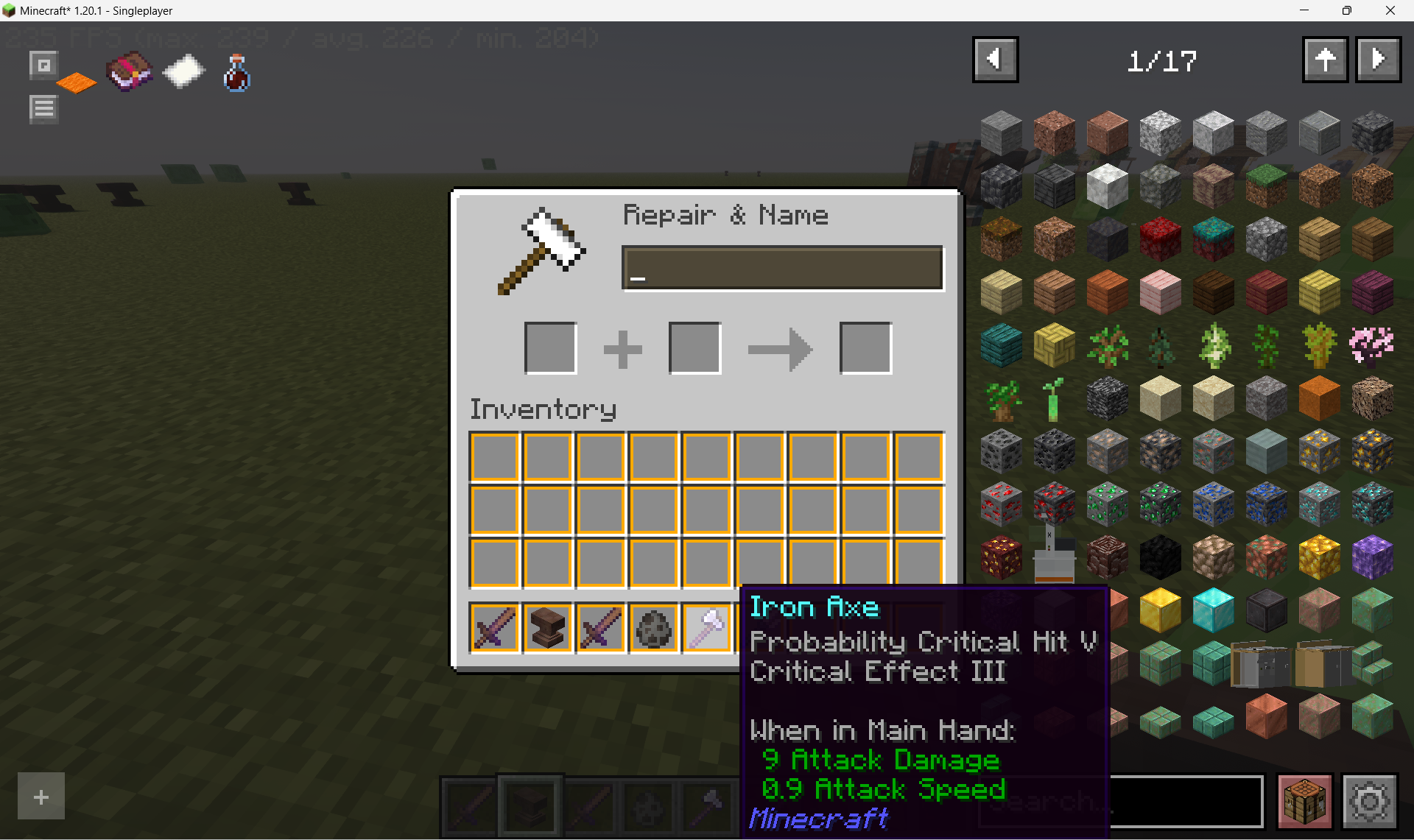Click the knowledge book icon in the top toolbar
1414x840 pixels.
coord(130,71)
